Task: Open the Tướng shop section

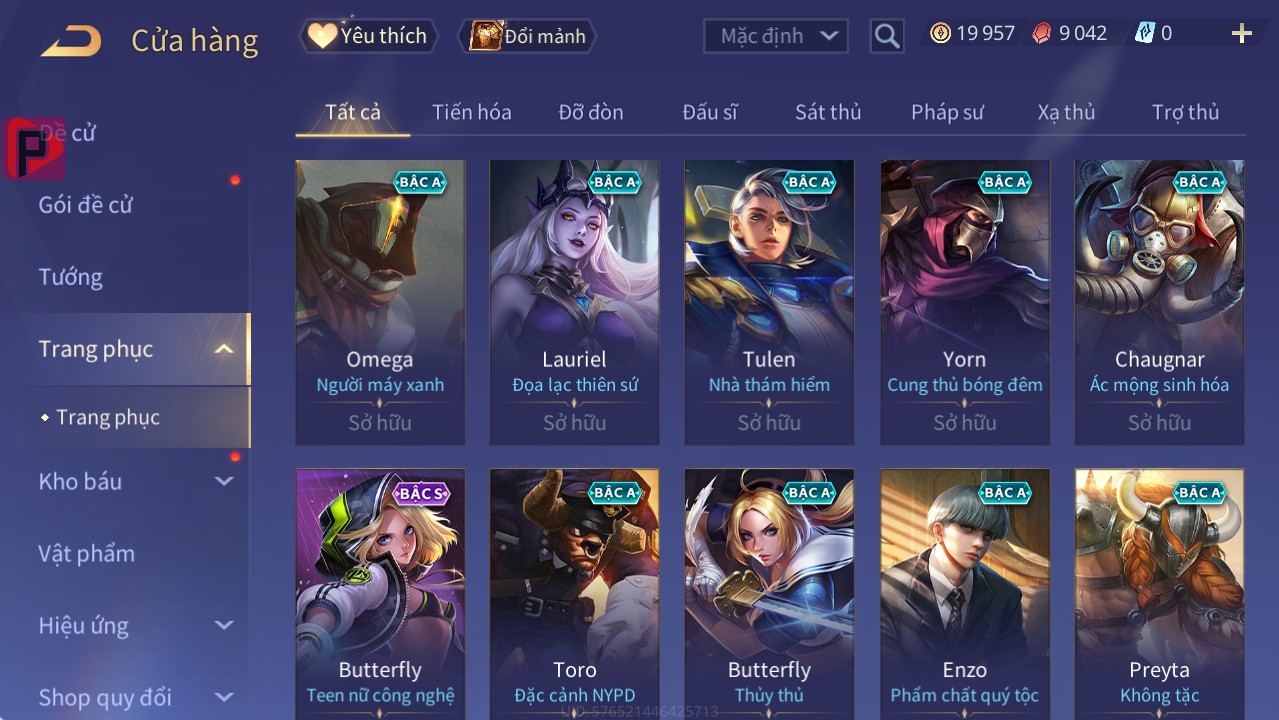Action: 71,277
